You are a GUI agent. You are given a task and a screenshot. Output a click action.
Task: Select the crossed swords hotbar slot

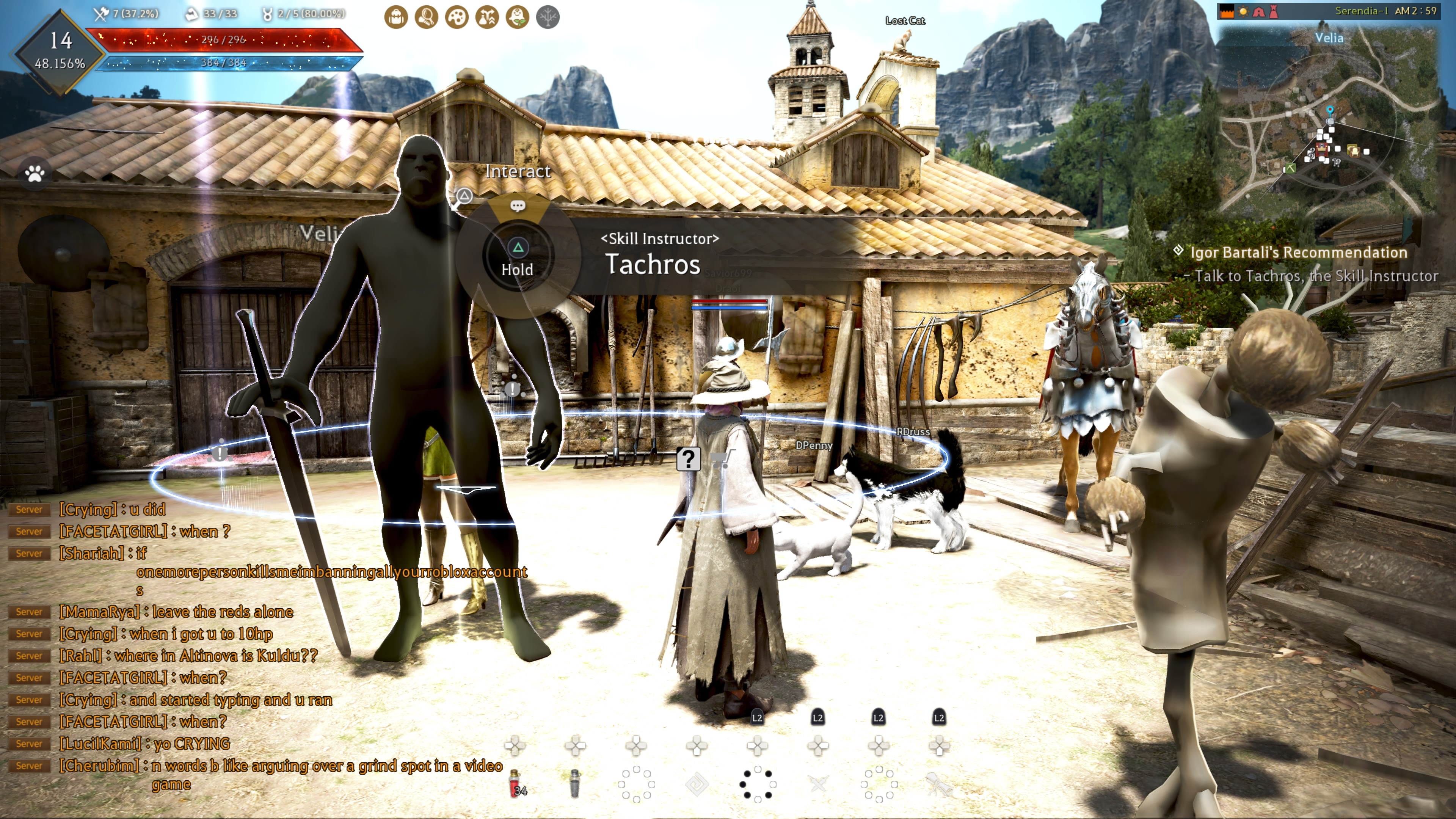[x=818, y=783]
